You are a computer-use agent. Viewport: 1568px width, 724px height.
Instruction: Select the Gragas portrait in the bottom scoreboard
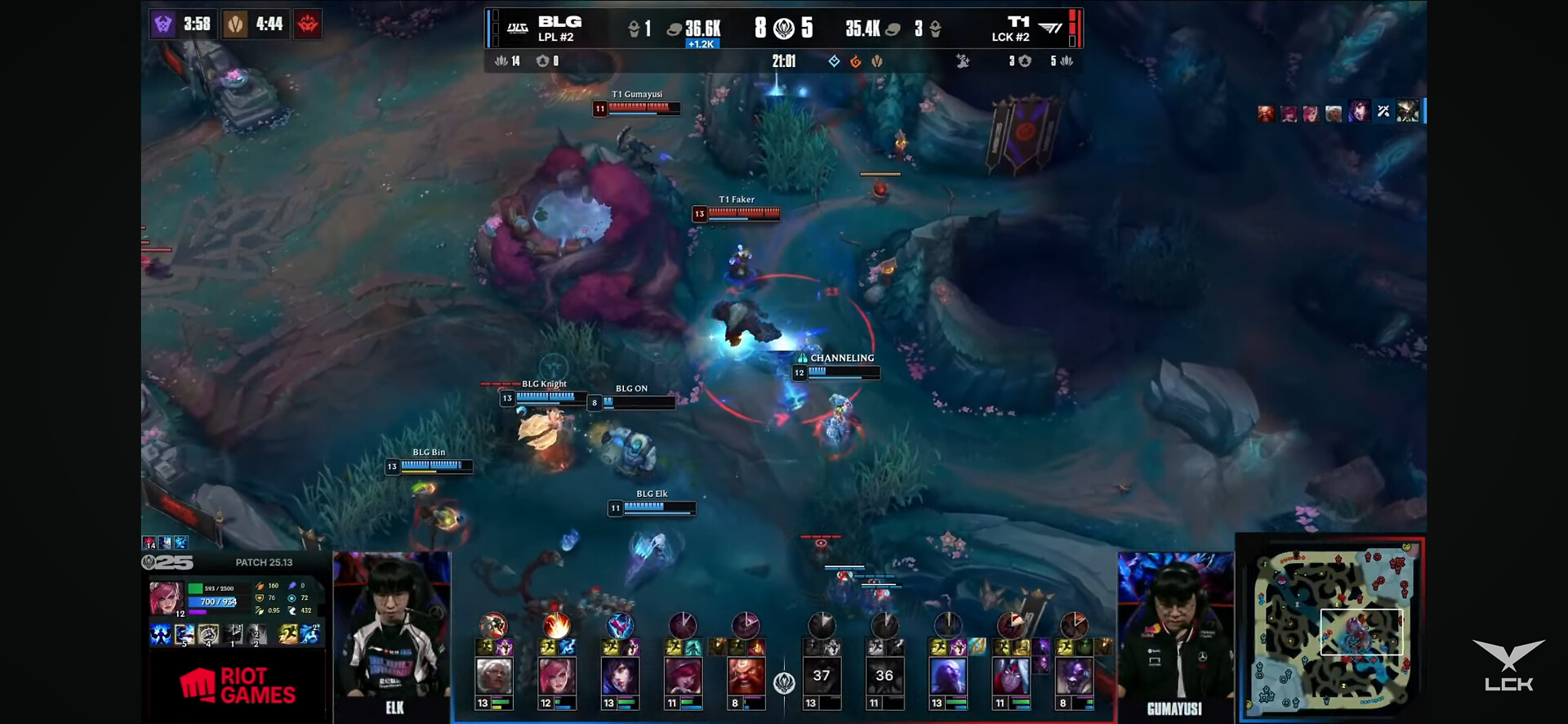click(x=746, y=677)
